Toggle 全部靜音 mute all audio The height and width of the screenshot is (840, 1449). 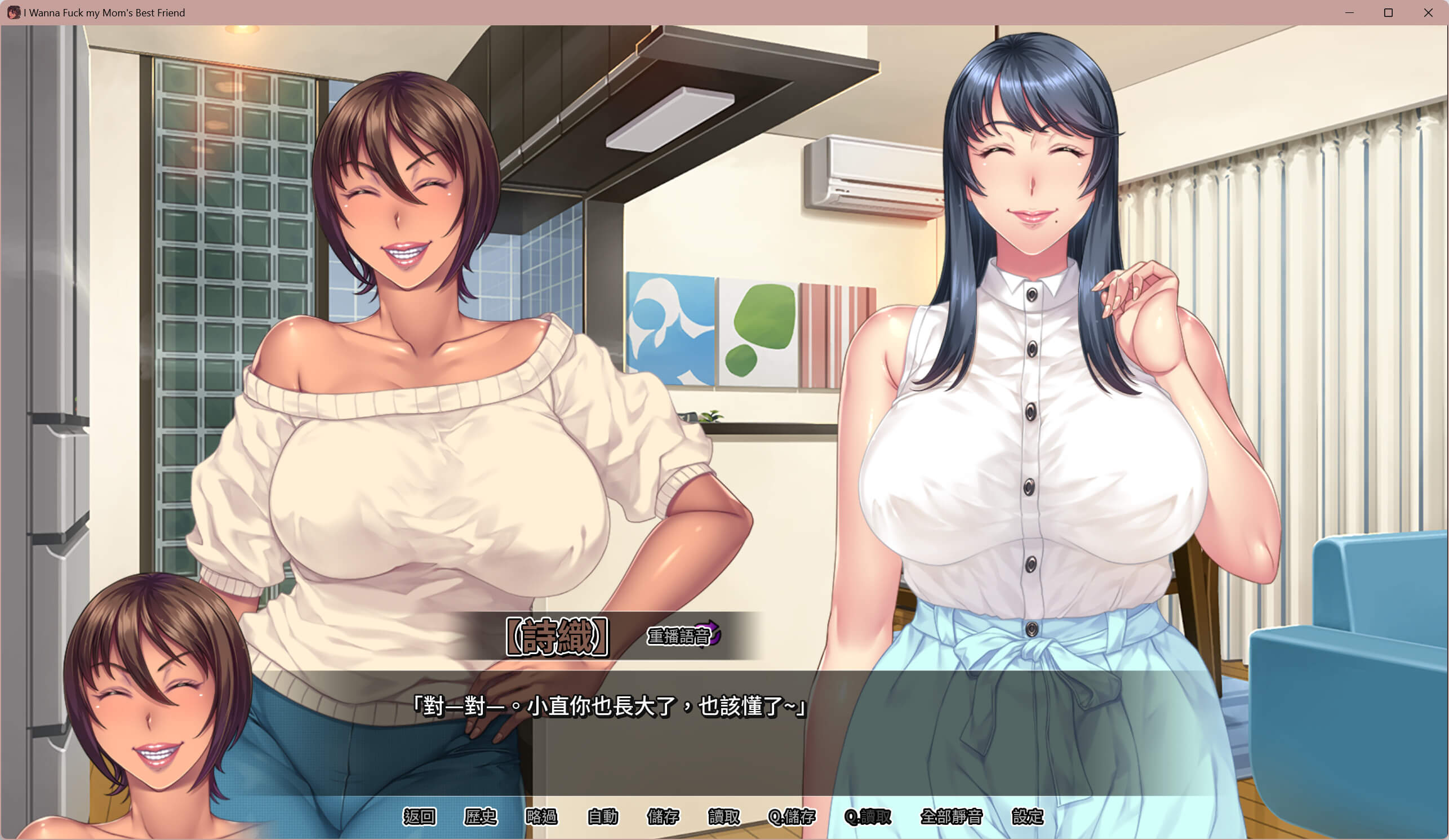951,816
